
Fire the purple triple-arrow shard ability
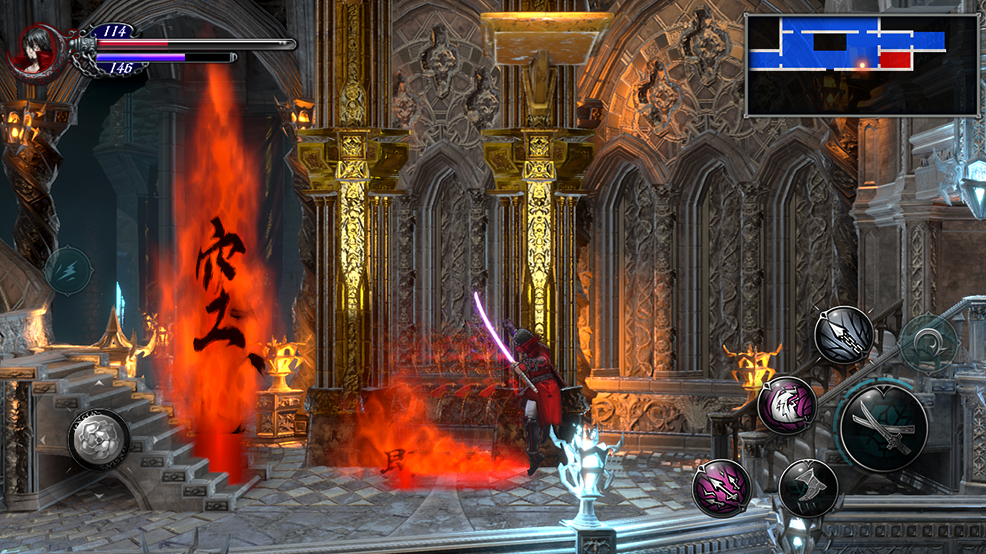pos(721,489)
